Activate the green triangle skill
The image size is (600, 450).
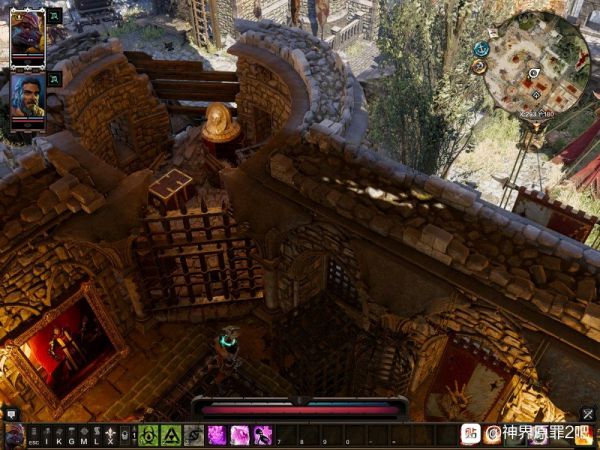[170, 436]
